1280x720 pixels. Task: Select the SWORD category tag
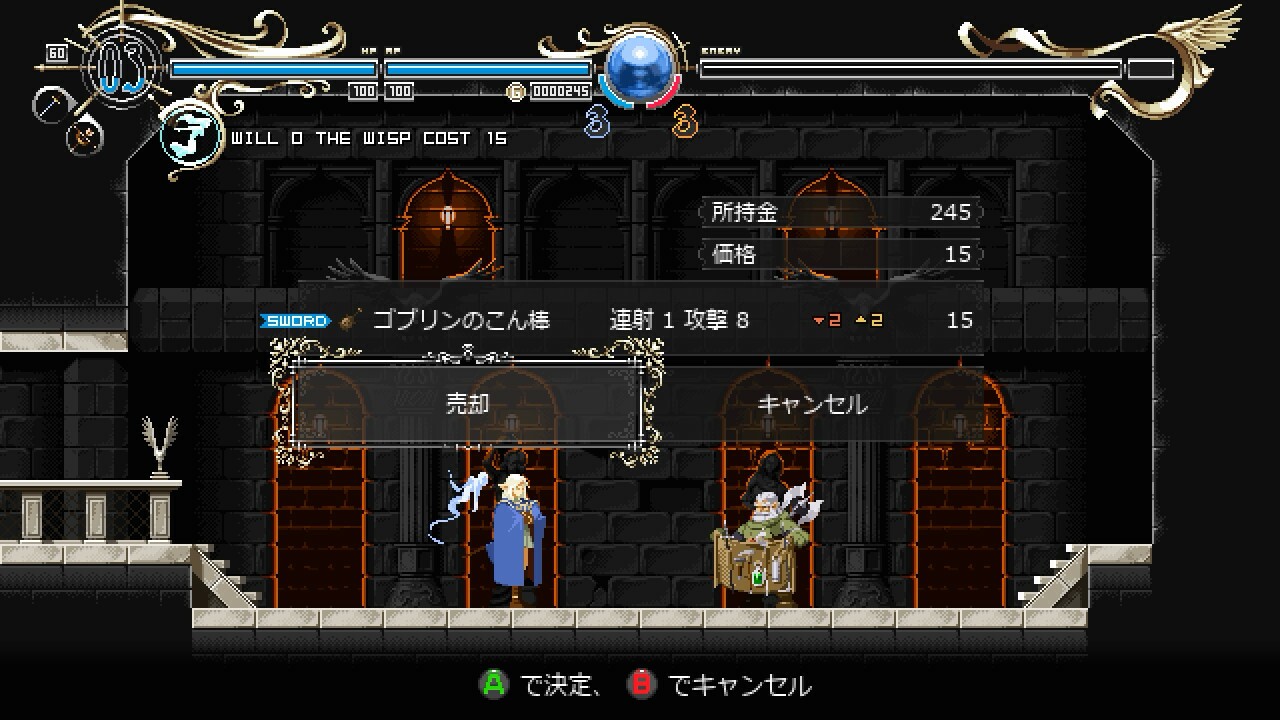[295, 320]
